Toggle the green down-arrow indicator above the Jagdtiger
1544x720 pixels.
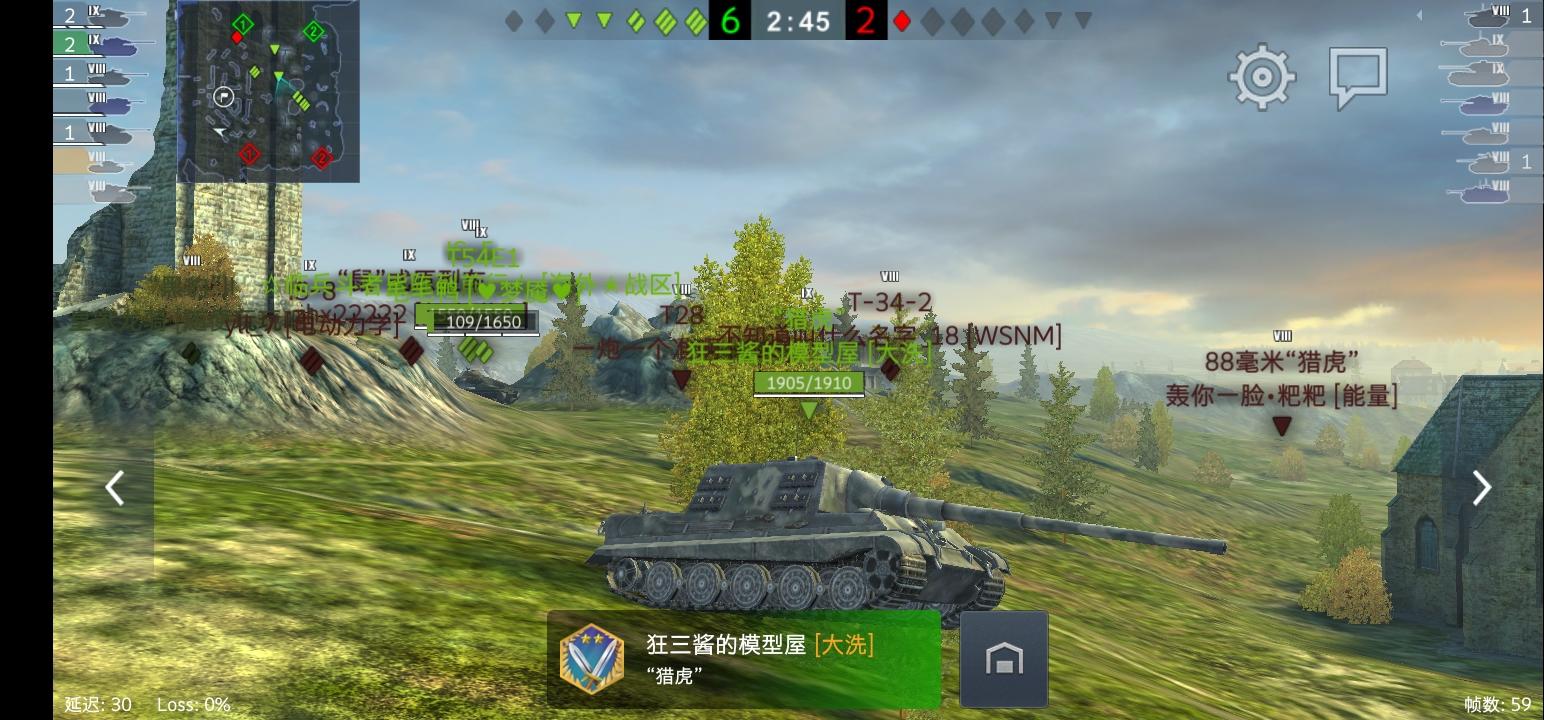tap(809, 408)
